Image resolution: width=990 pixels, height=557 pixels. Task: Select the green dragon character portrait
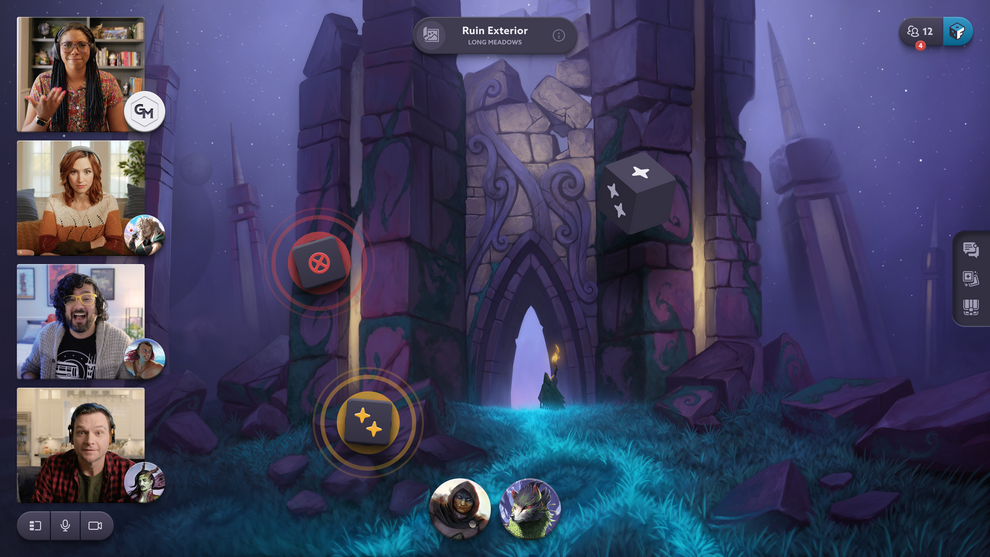point(530,508)
